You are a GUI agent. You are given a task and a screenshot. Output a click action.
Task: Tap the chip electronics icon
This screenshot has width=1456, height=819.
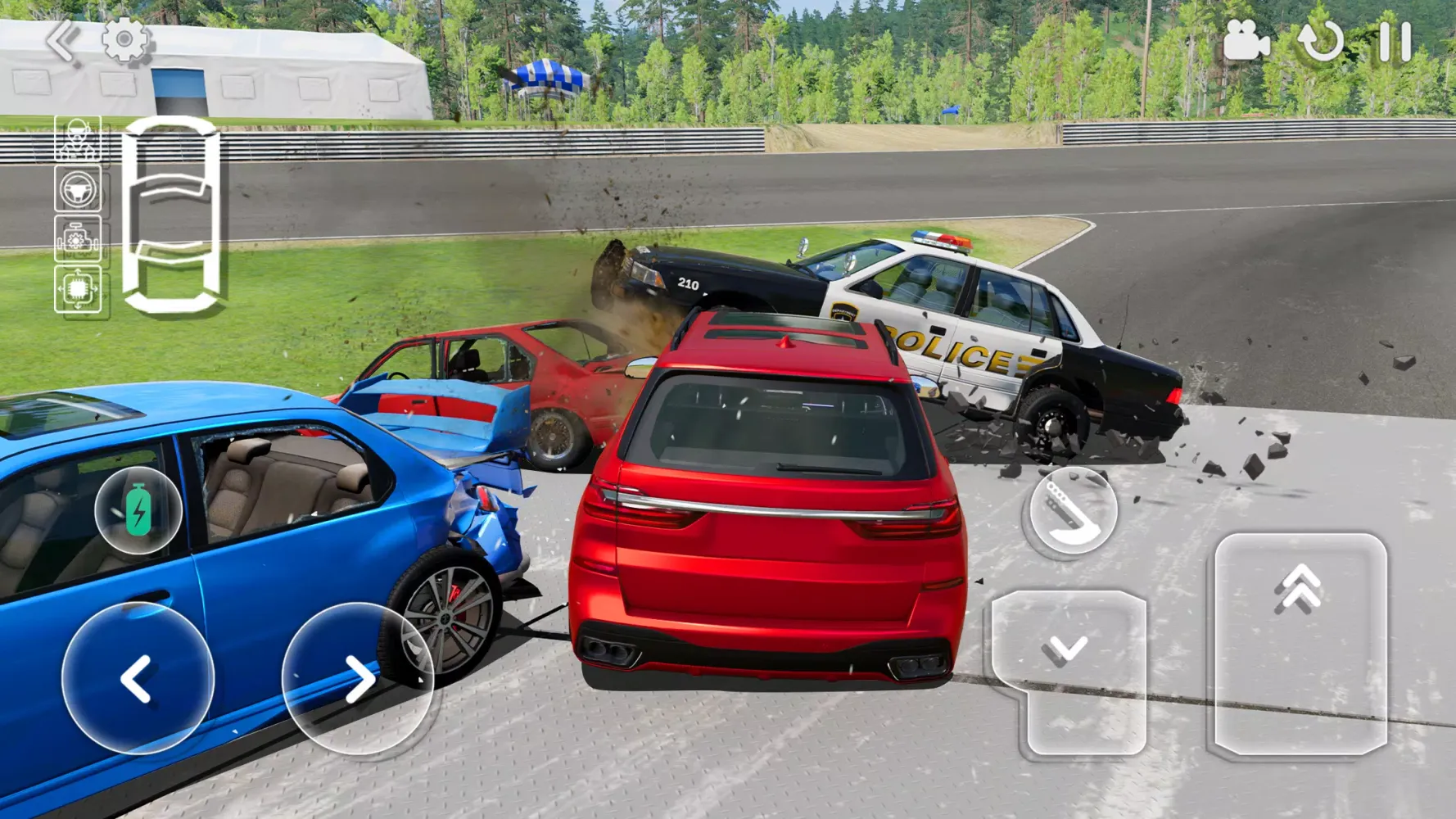(x=78, y=288)
